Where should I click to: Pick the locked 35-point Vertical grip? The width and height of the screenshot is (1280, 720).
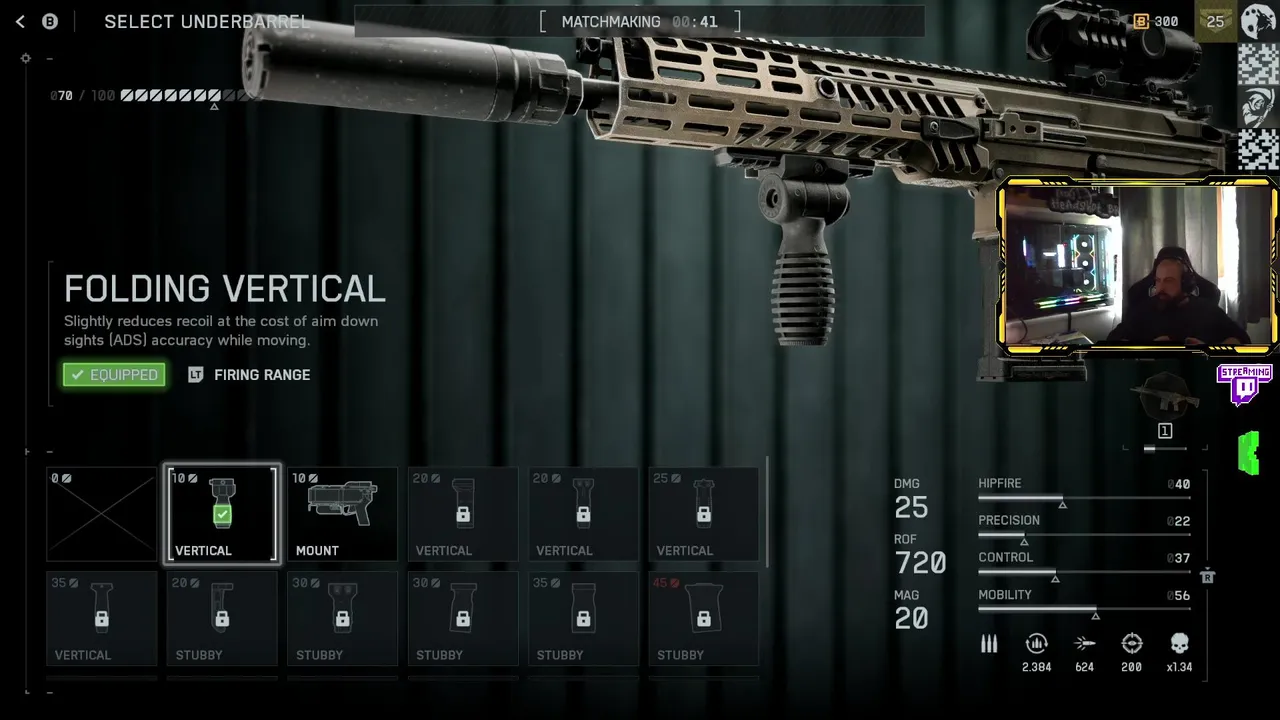102,618
